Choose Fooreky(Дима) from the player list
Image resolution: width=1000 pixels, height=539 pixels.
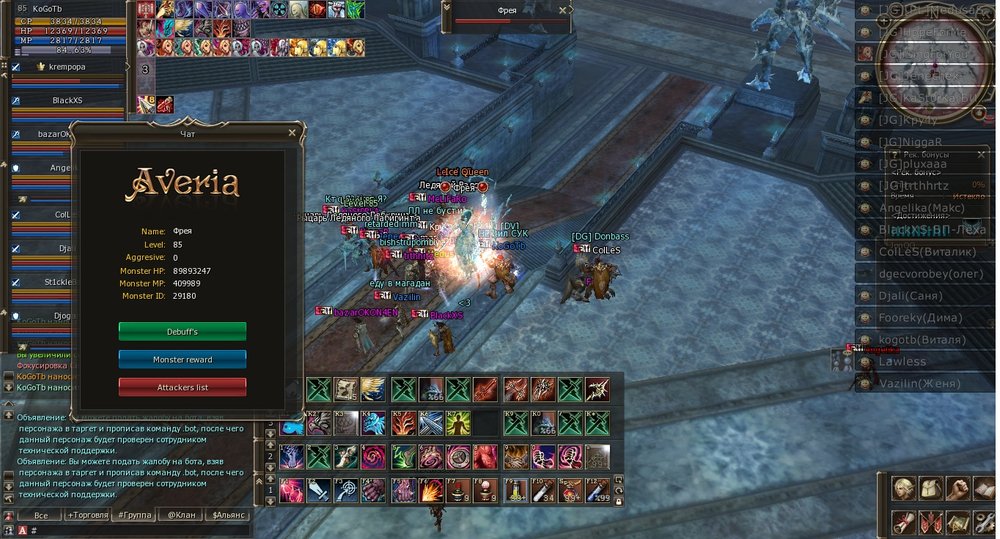(919, 318)
